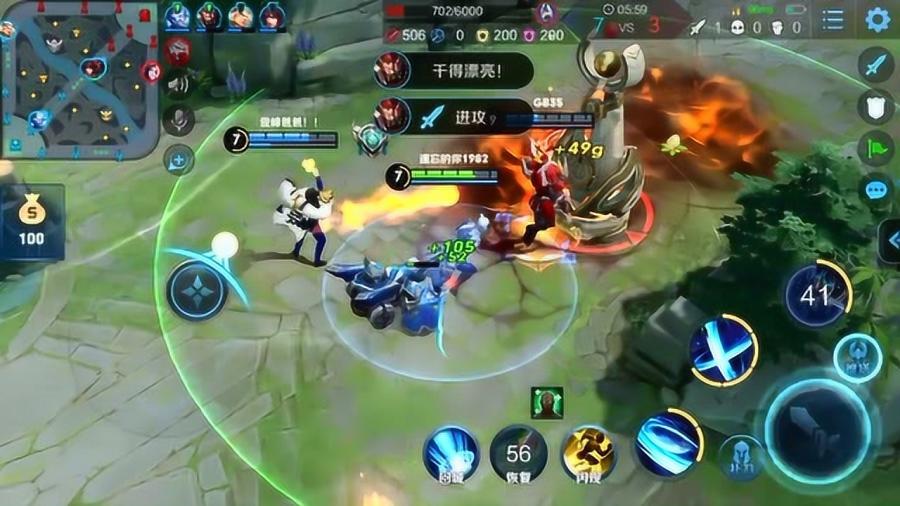Use the golden Flash summoner spell
Image resolution: width=900 pixels, height=506 pixels.
click(588, 453)
